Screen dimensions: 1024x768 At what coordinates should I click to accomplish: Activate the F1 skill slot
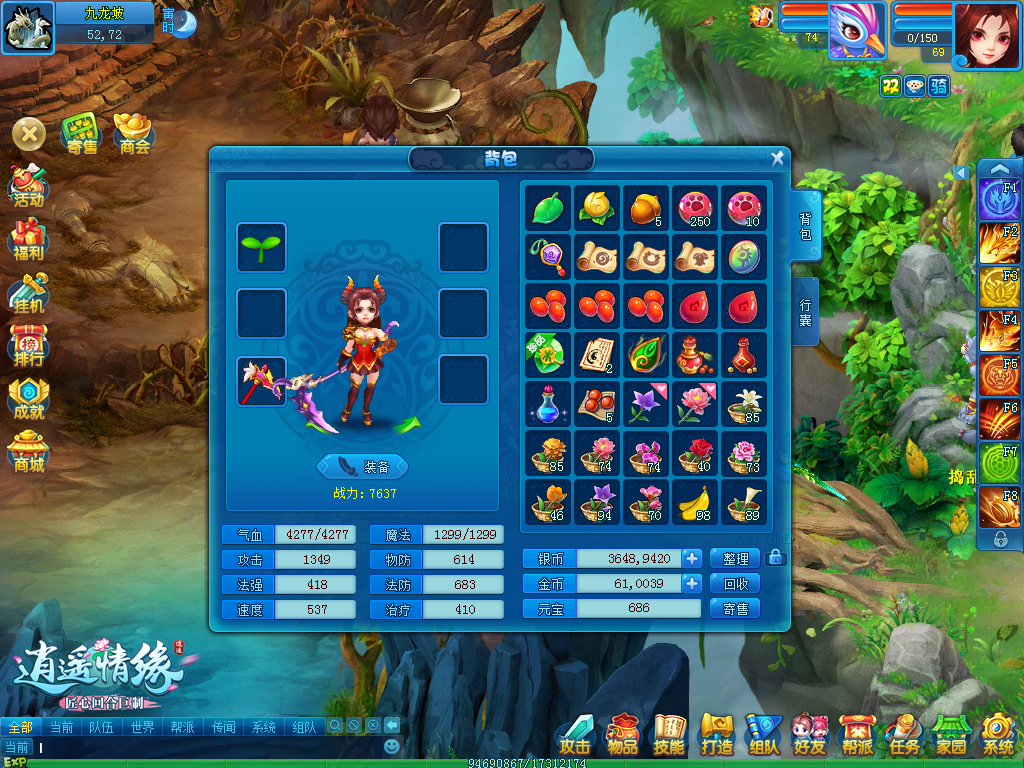click(x=999, y=198)
